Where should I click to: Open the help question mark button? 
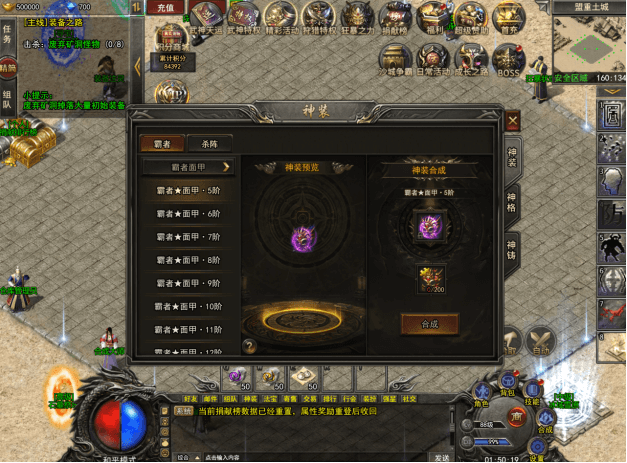tap(248, 346)
